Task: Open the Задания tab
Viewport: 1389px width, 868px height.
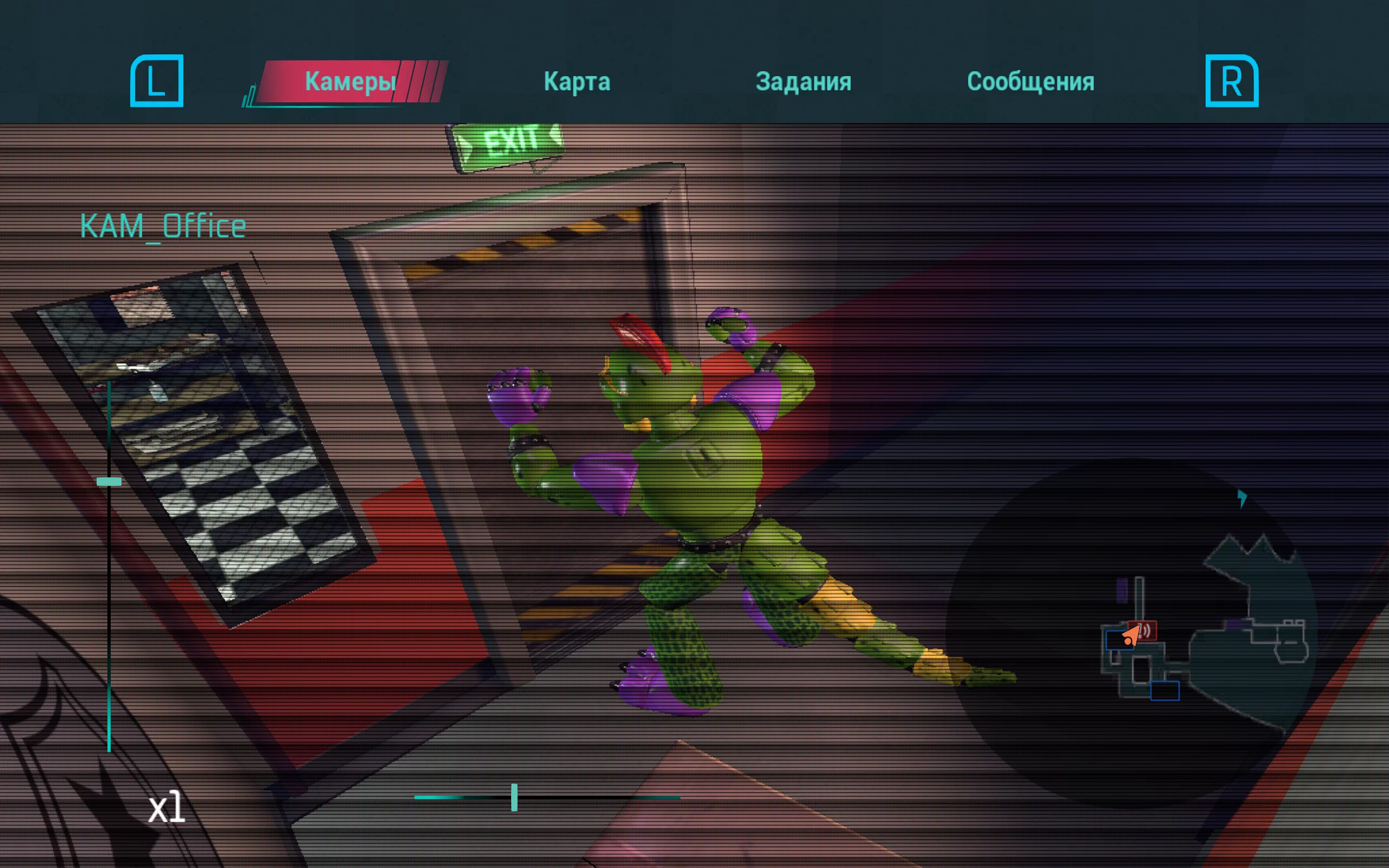Action: pyautogui.click(x=803, y=81)
